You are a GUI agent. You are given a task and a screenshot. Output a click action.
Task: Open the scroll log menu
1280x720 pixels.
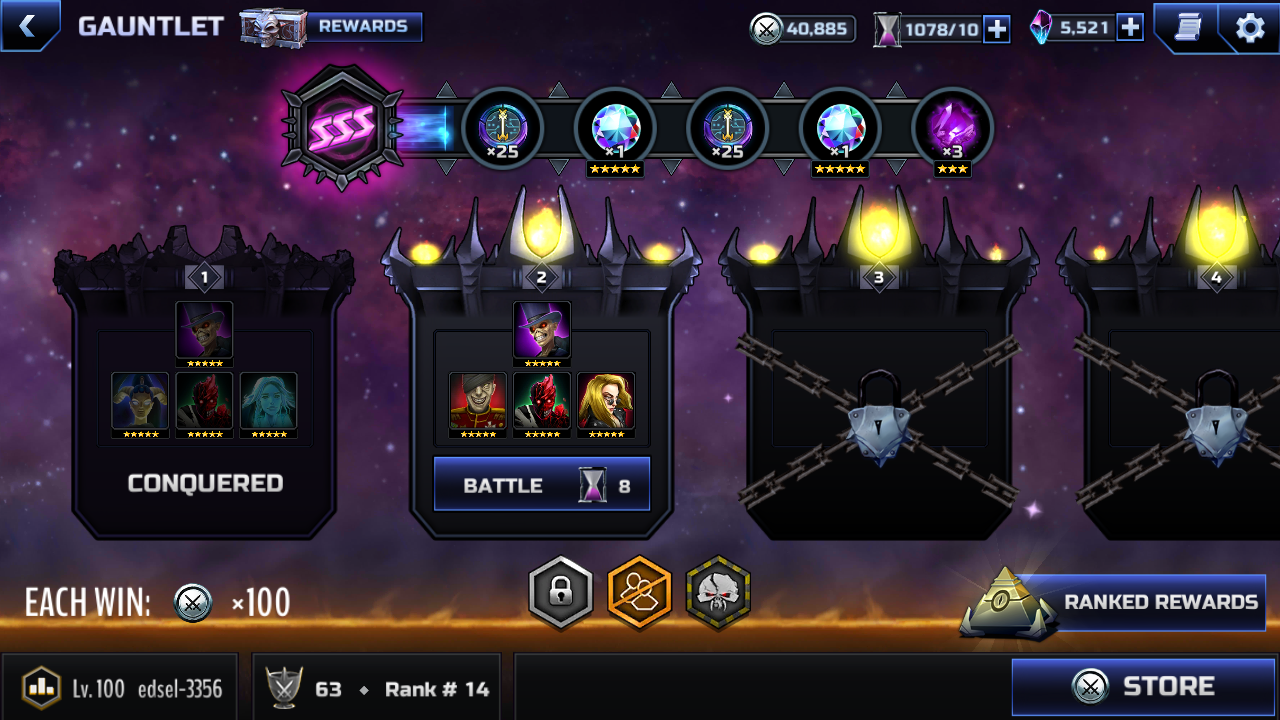(1188, 27)
